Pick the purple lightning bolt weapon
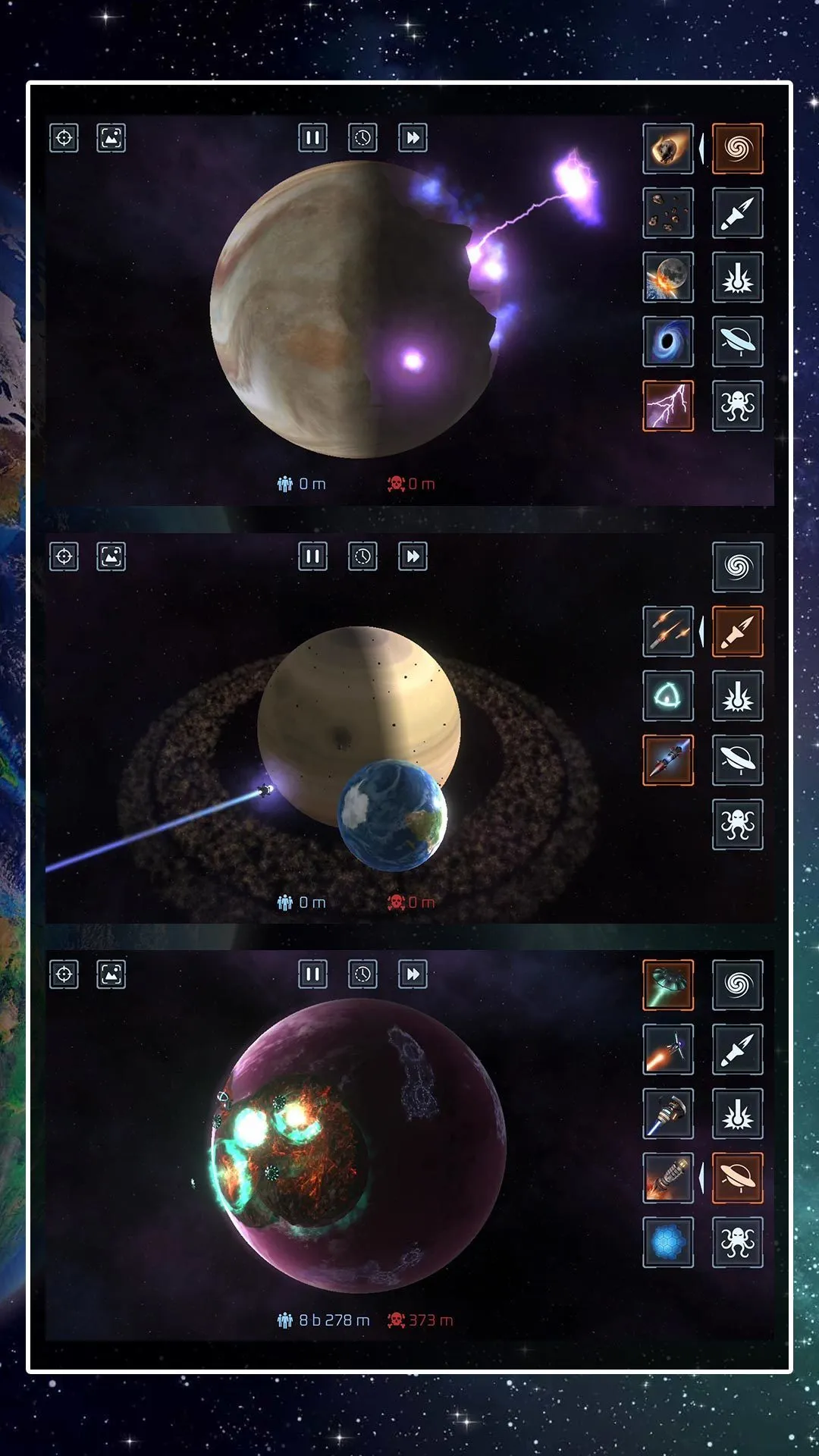 (x=668, y=406)
